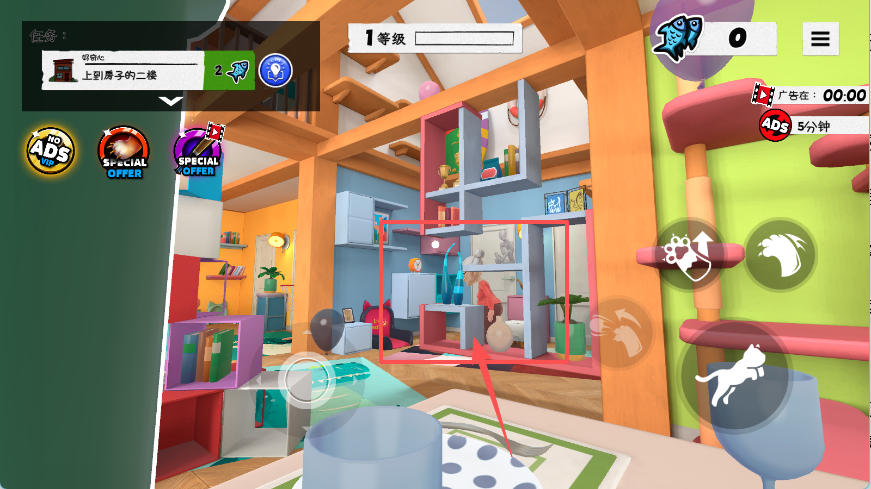
Task: Open the red fireball Special Offer
Action: click(123, 152)
